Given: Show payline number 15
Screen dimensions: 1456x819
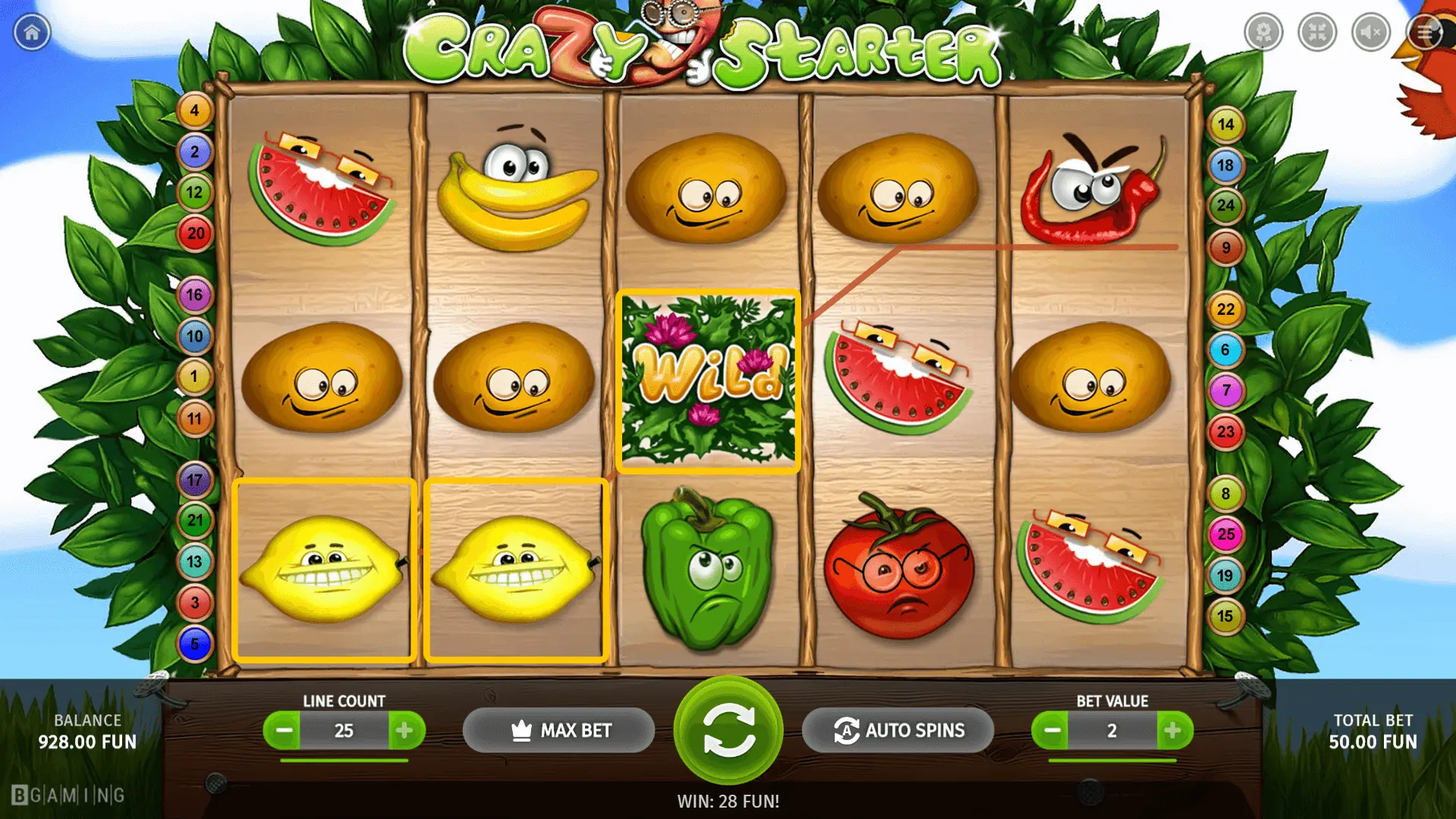Looking at the screenshot, I should (x=1225, y=616).
